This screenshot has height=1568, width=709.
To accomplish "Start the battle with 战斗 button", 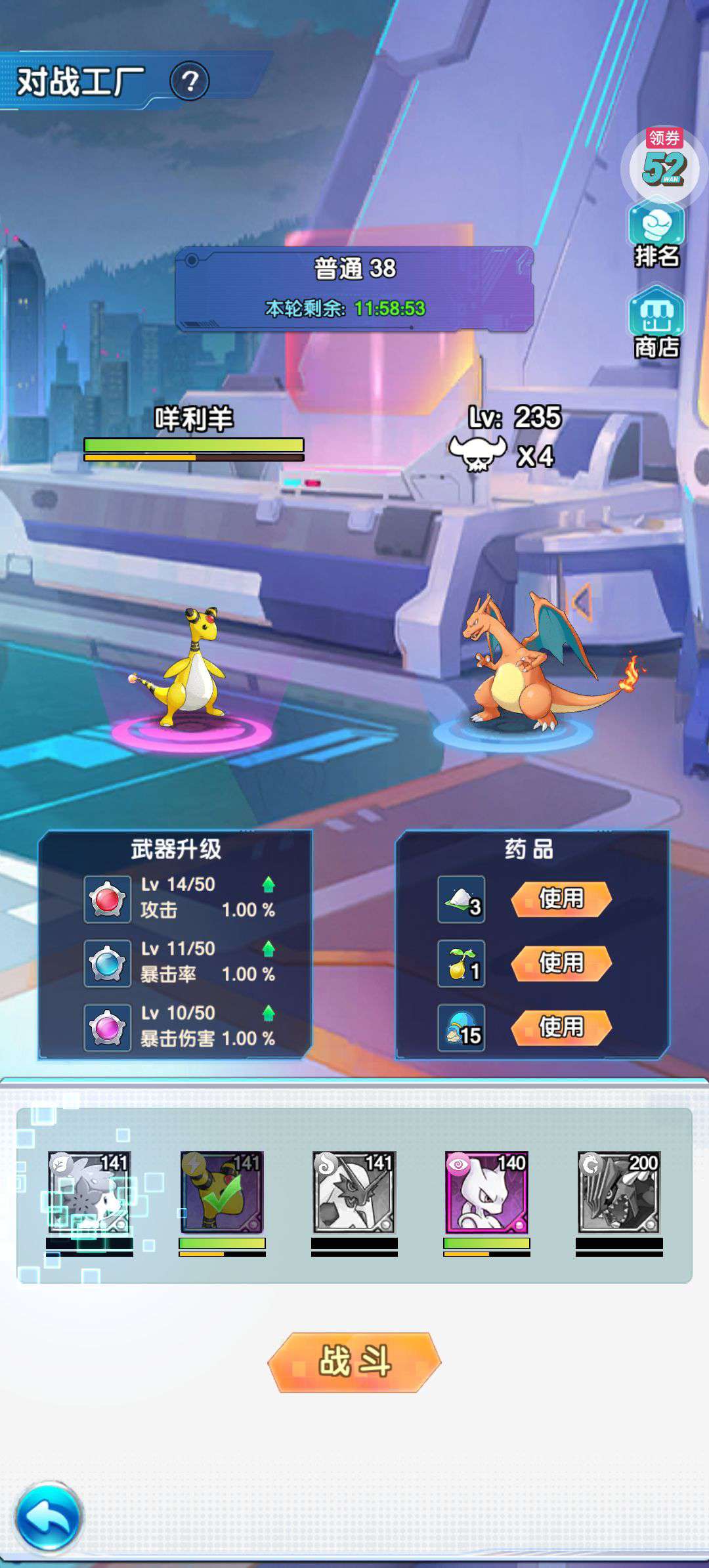I will point(354,1362).
